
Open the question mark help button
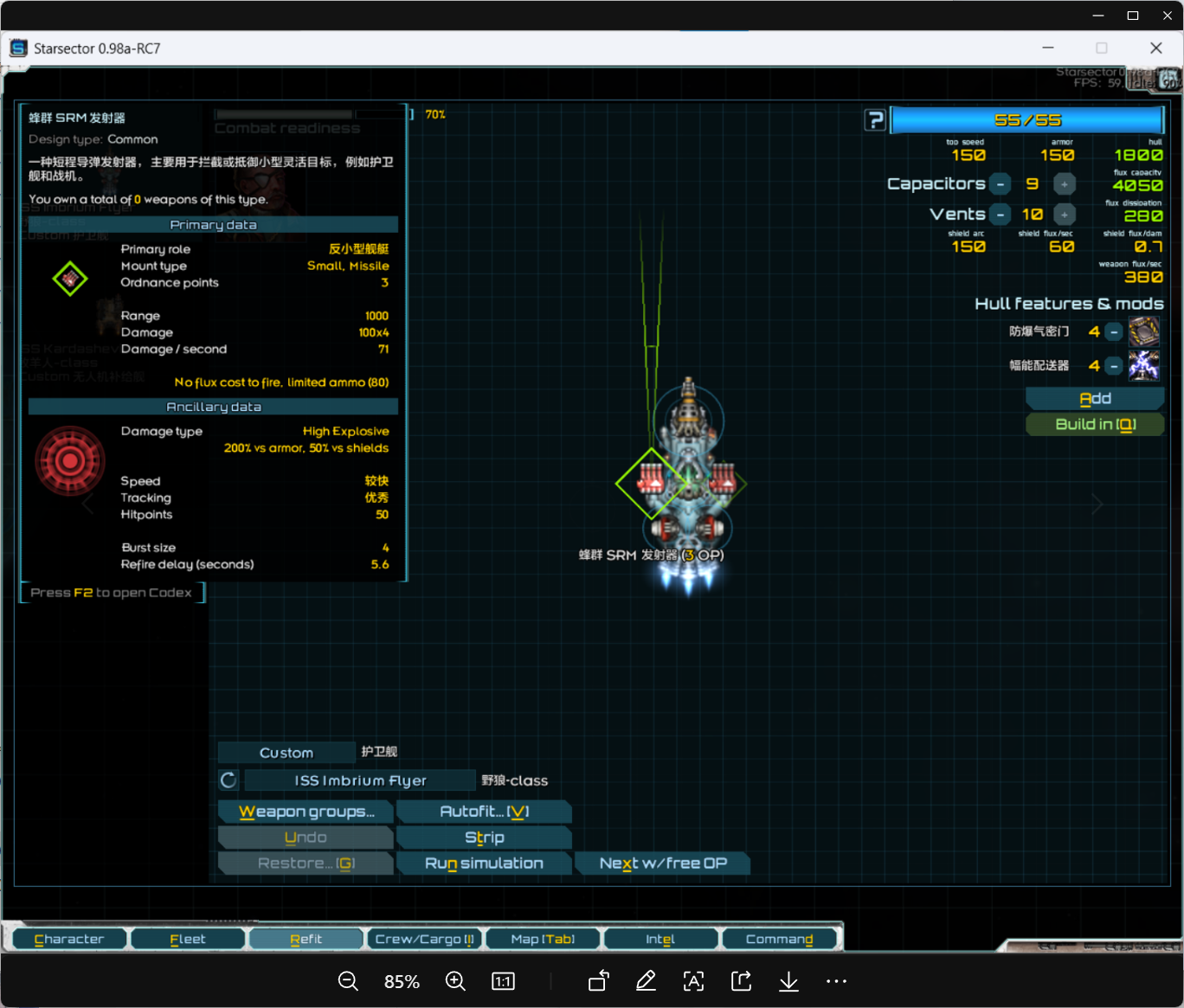tap(876, 120)
